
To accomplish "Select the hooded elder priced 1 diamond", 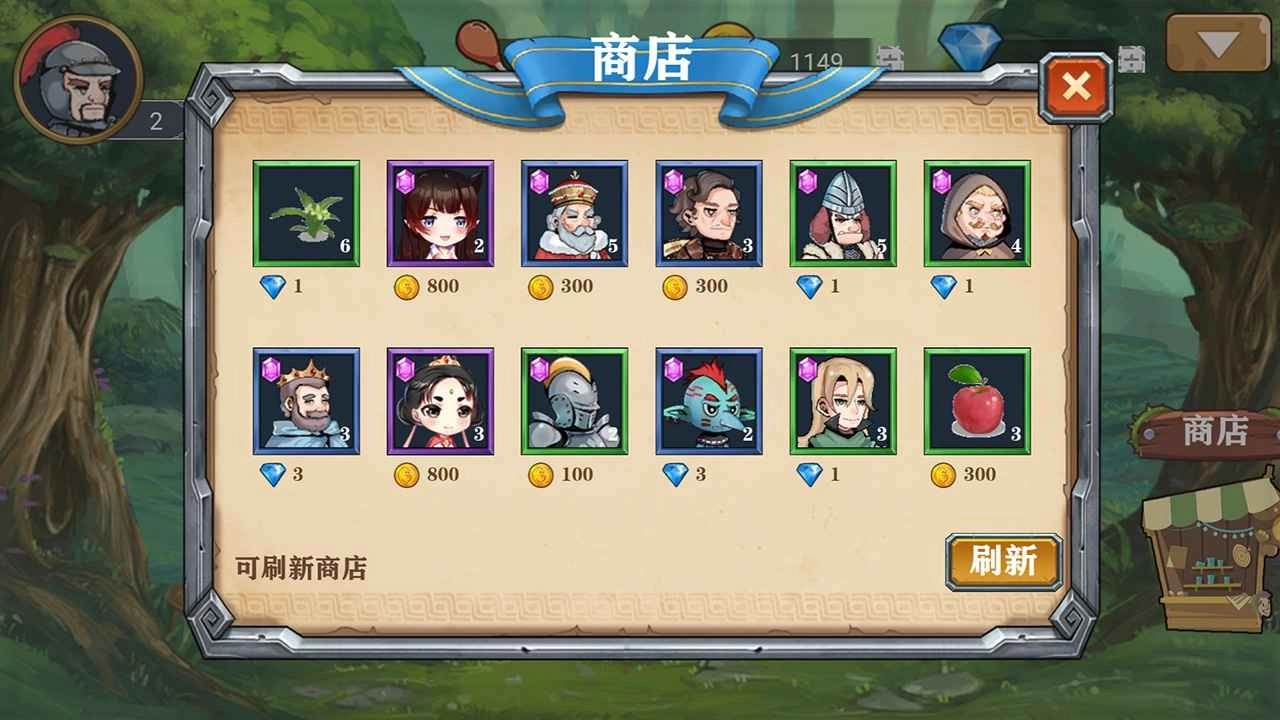I will (976, 213).
